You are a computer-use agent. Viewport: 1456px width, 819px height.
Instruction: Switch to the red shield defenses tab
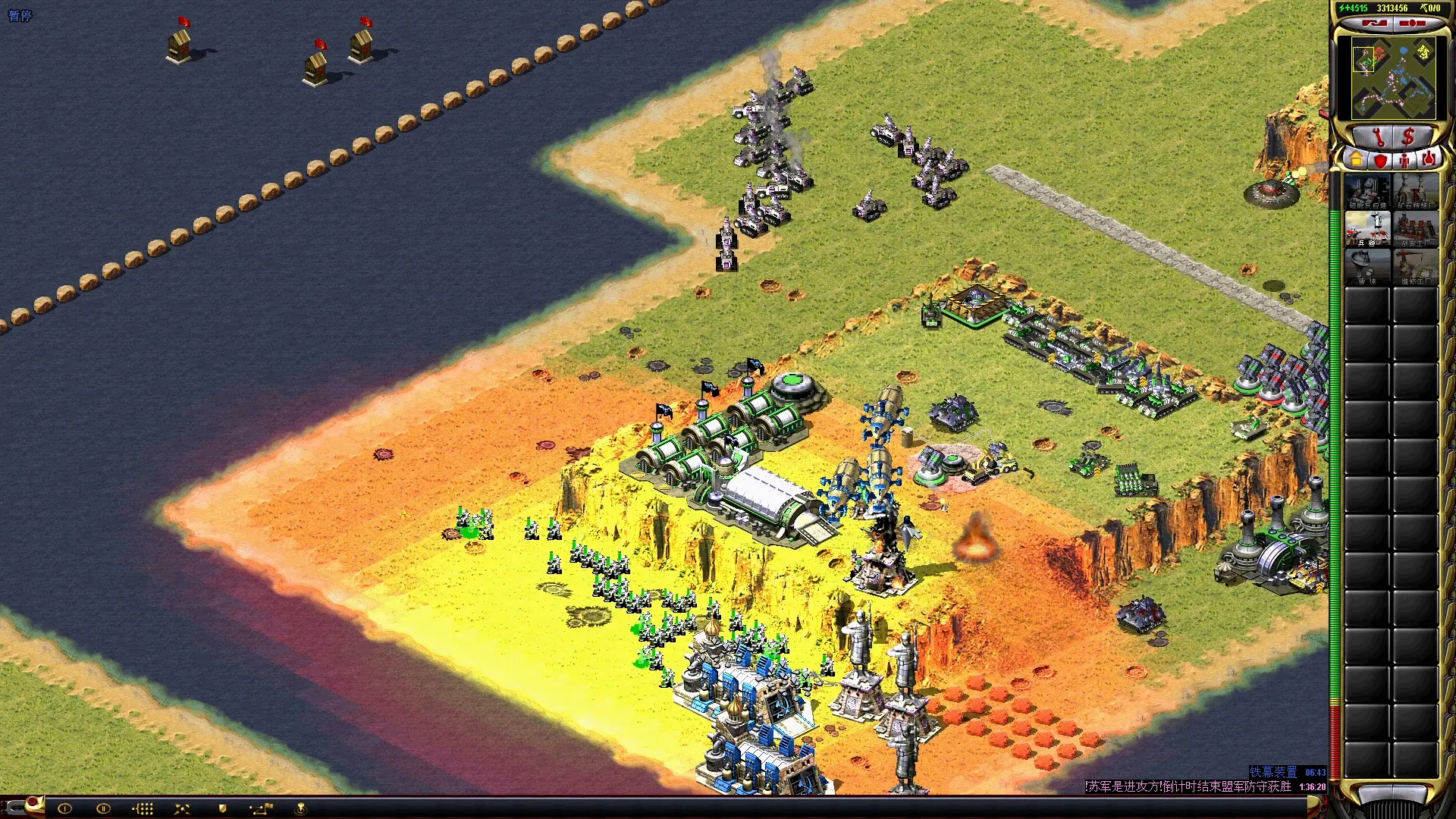[x=1380, y=160]
